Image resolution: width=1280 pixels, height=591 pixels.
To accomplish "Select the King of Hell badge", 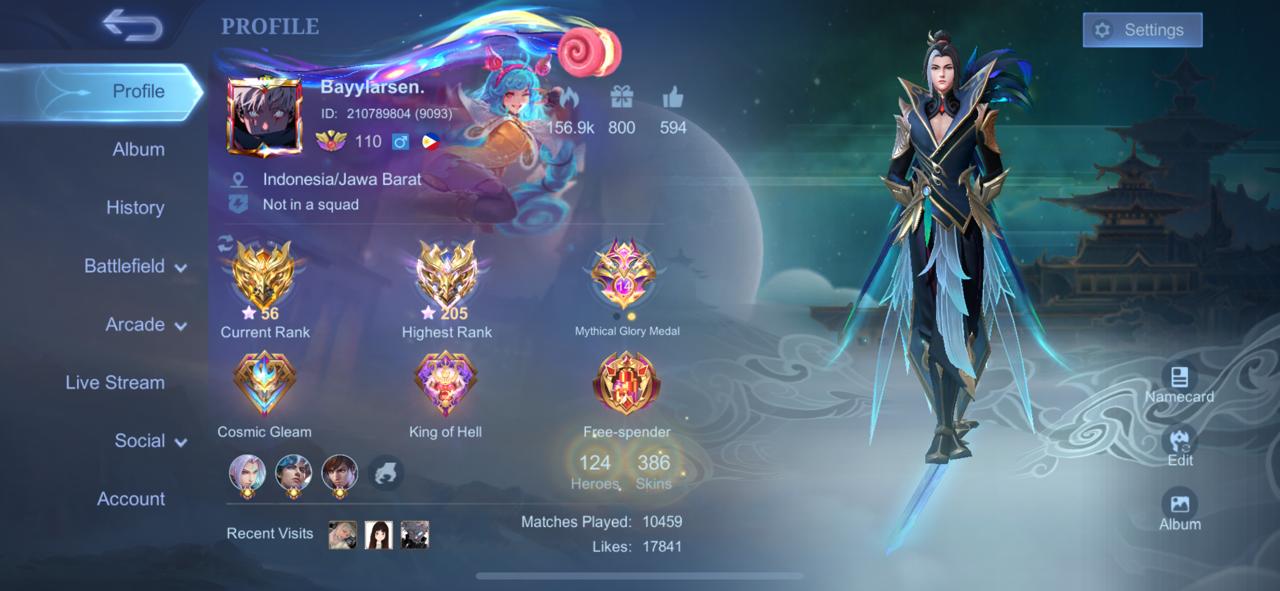I will (445, 384).
